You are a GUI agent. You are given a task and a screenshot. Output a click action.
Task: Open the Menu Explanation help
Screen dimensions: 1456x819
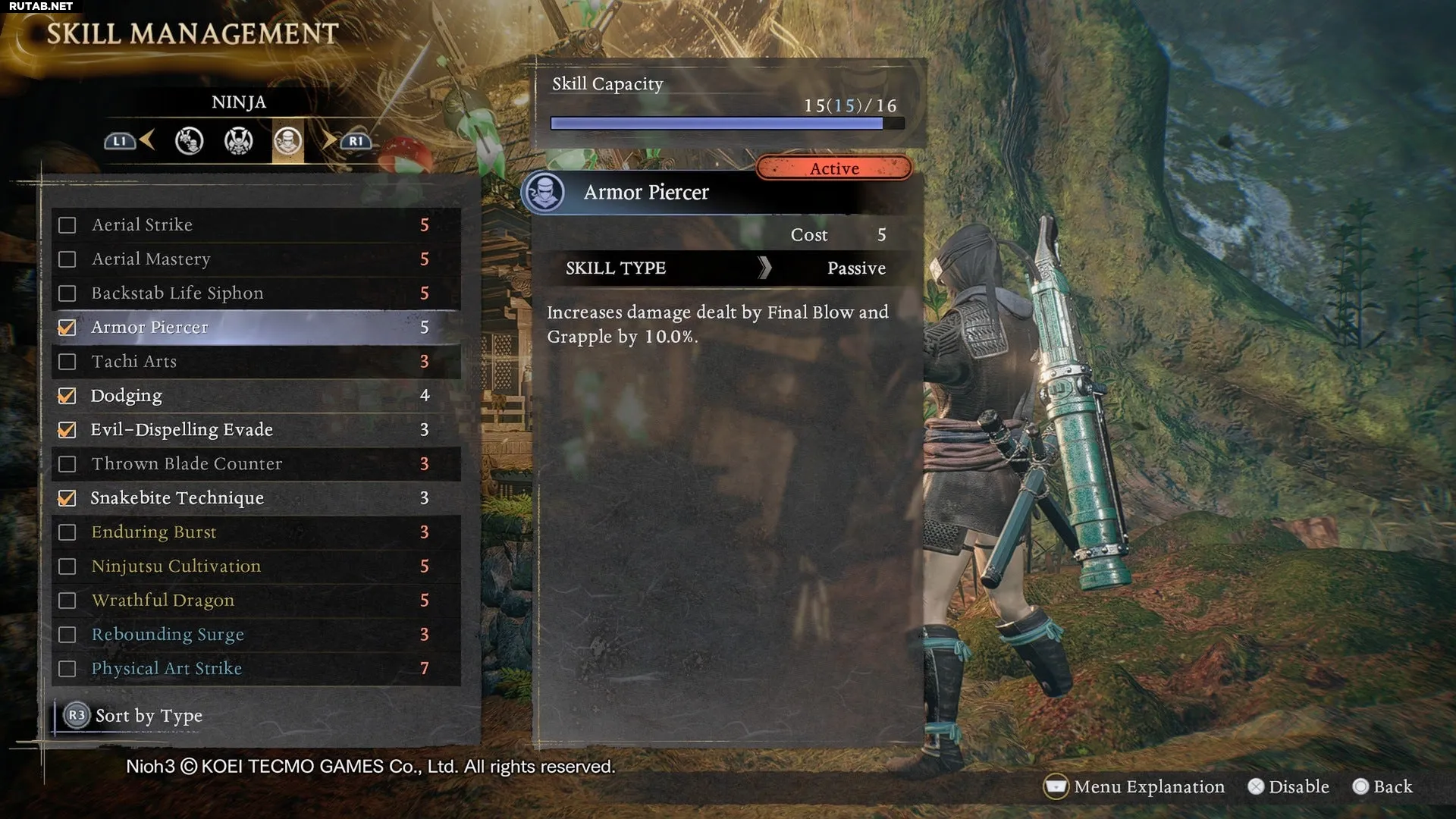[1135, 786]
